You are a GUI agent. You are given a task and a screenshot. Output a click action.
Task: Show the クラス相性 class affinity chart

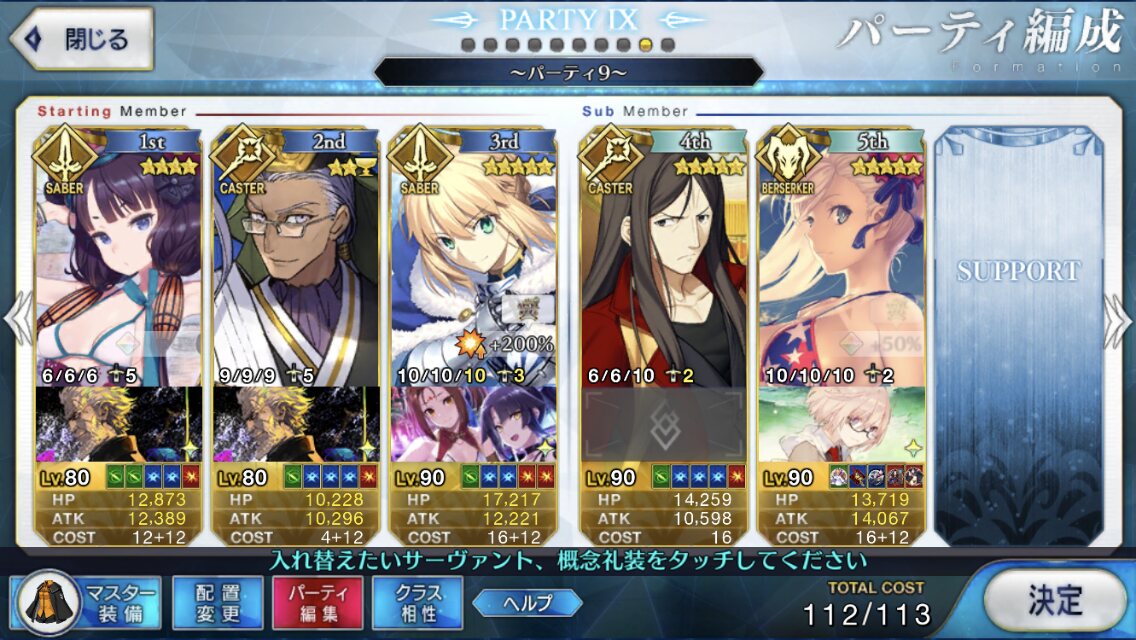pyautogui.click(x=417, y=603)
